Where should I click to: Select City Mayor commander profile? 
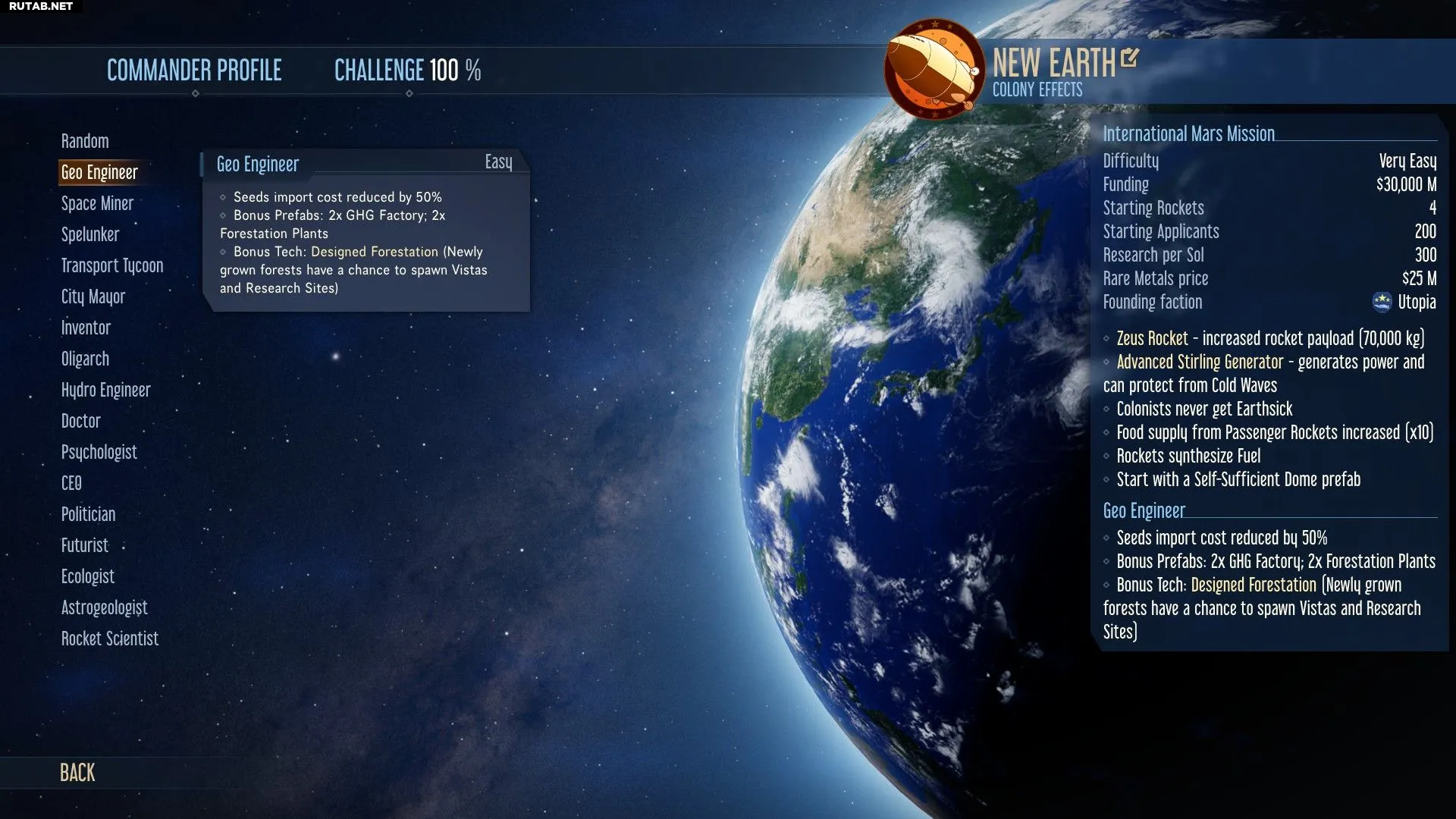pyautogui.click(x=93, y=297)
